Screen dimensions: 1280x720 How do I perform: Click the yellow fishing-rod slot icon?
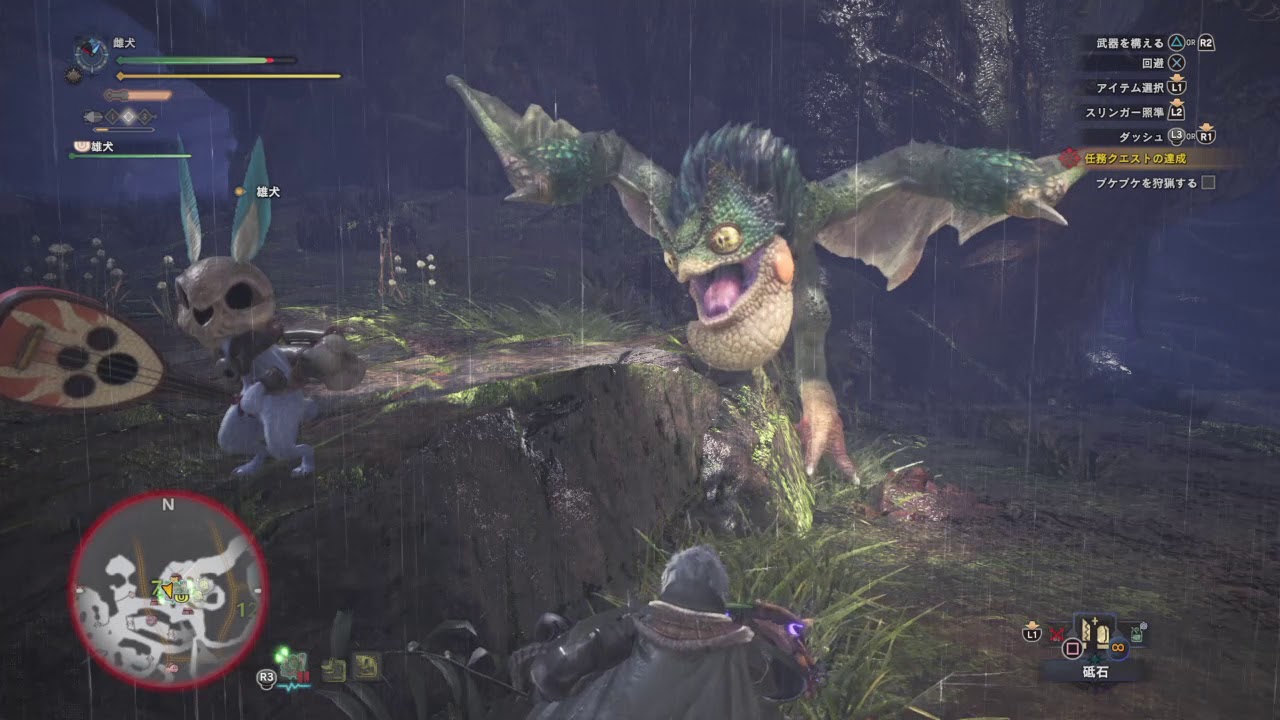coord(366,666)
